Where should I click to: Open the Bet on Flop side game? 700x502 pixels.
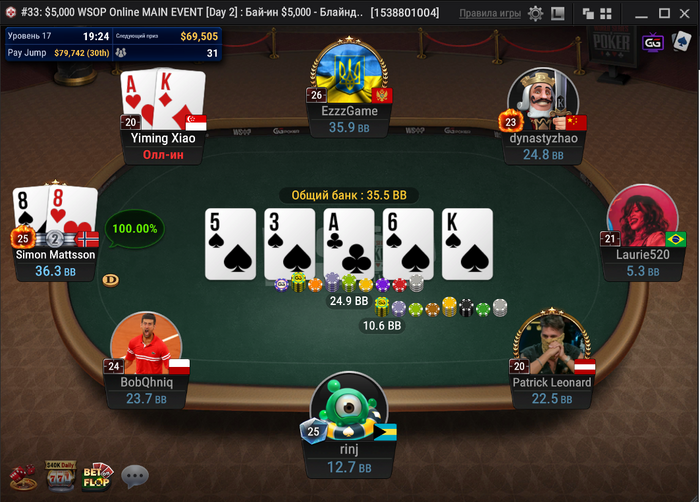(98, 476)
